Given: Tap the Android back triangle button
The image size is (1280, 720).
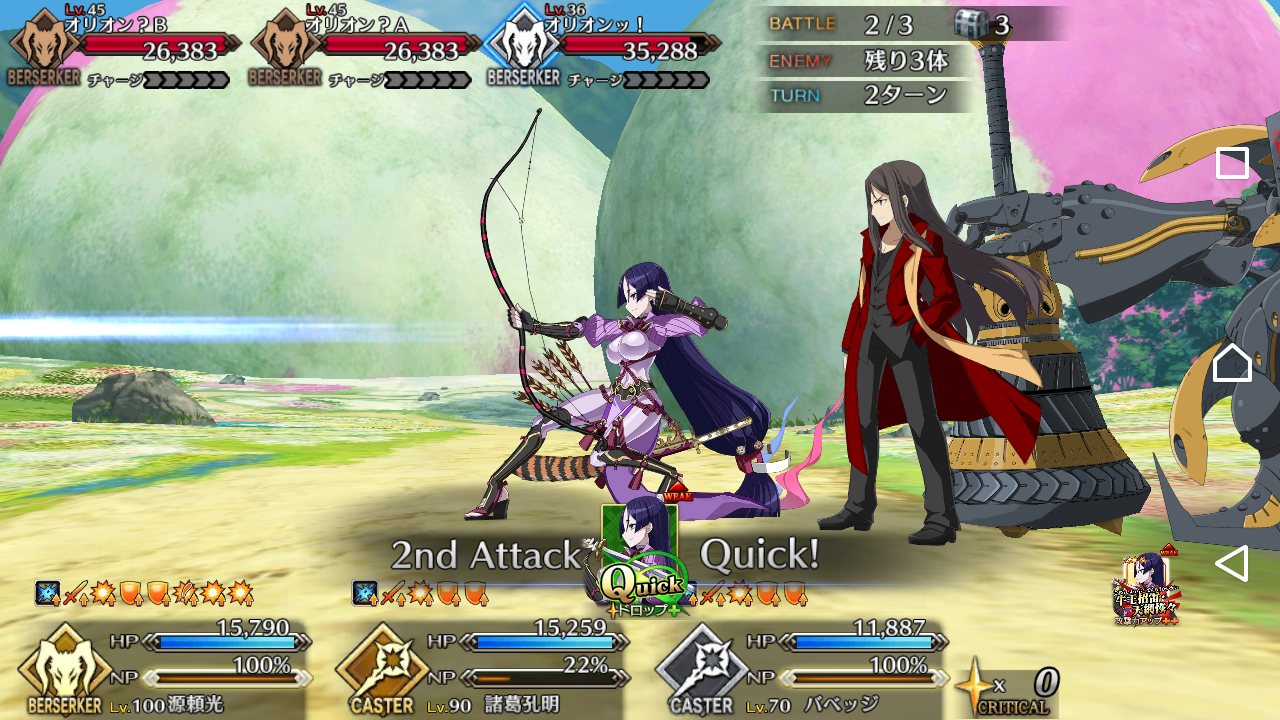Looking at the screenshot, I should tap(1231, 564).
